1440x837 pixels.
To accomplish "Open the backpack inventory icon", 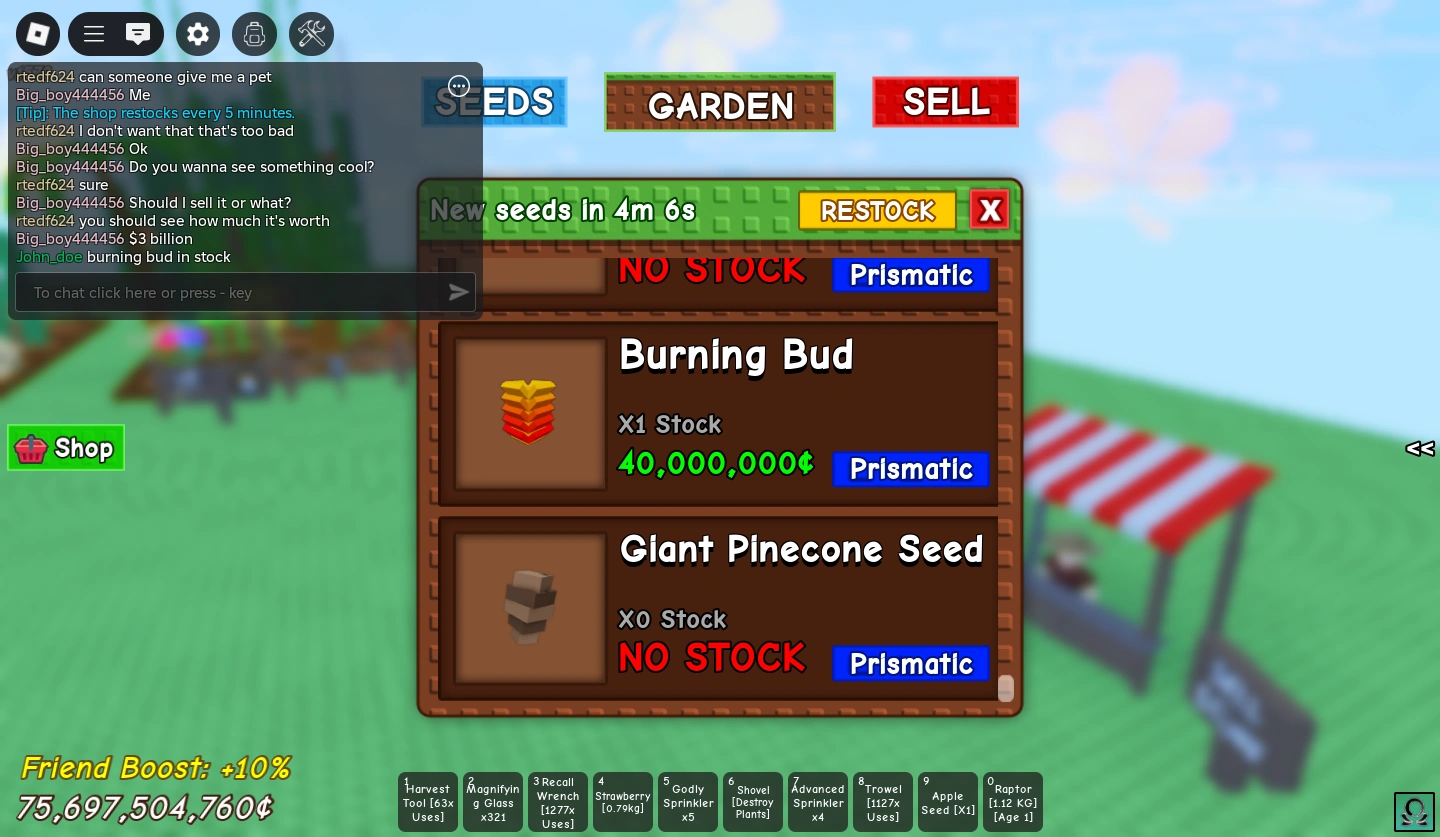I will (x=254, y=33).
